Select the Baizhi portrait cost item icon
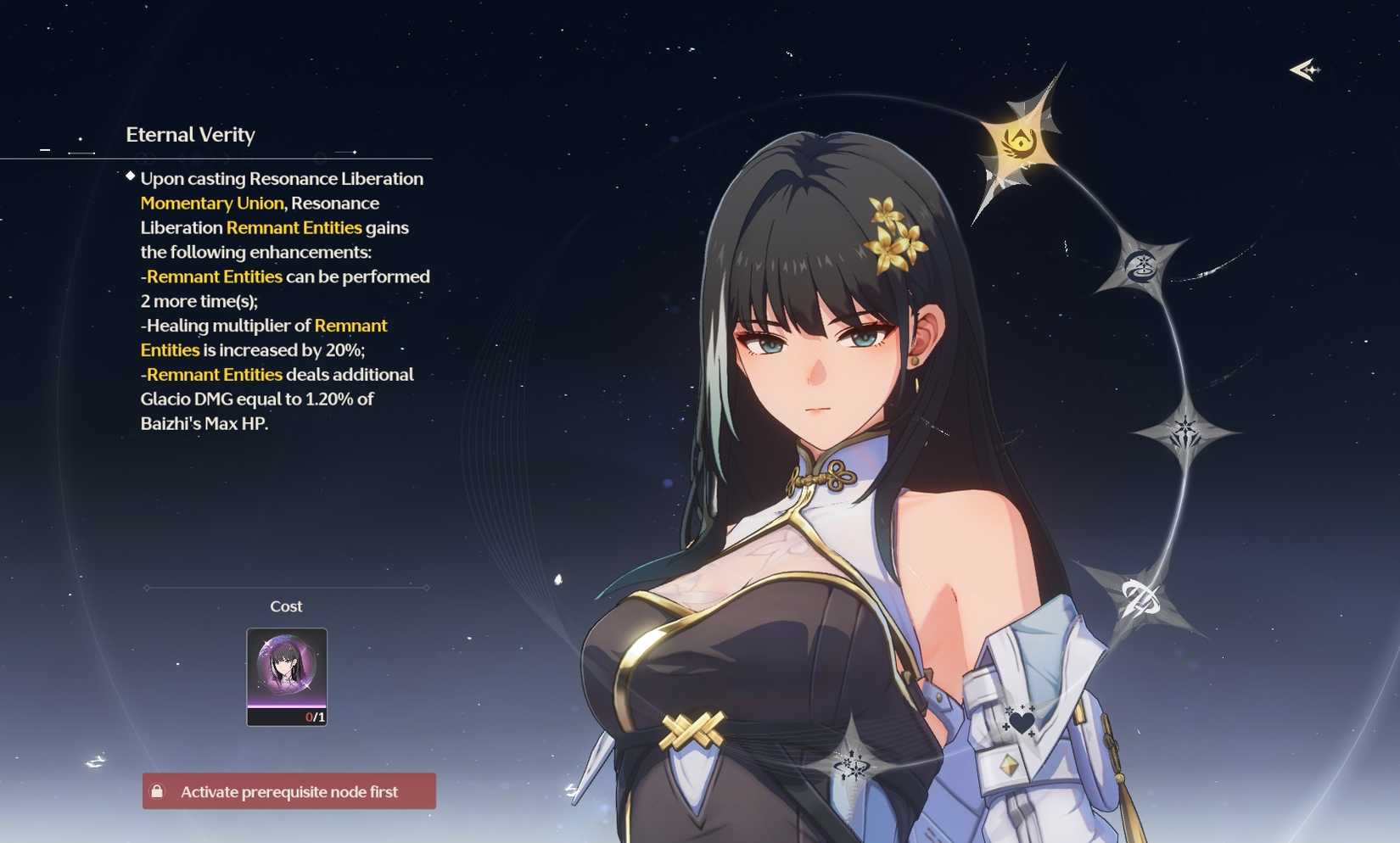Screen dimensions: 1400x843 click(286, 674)
